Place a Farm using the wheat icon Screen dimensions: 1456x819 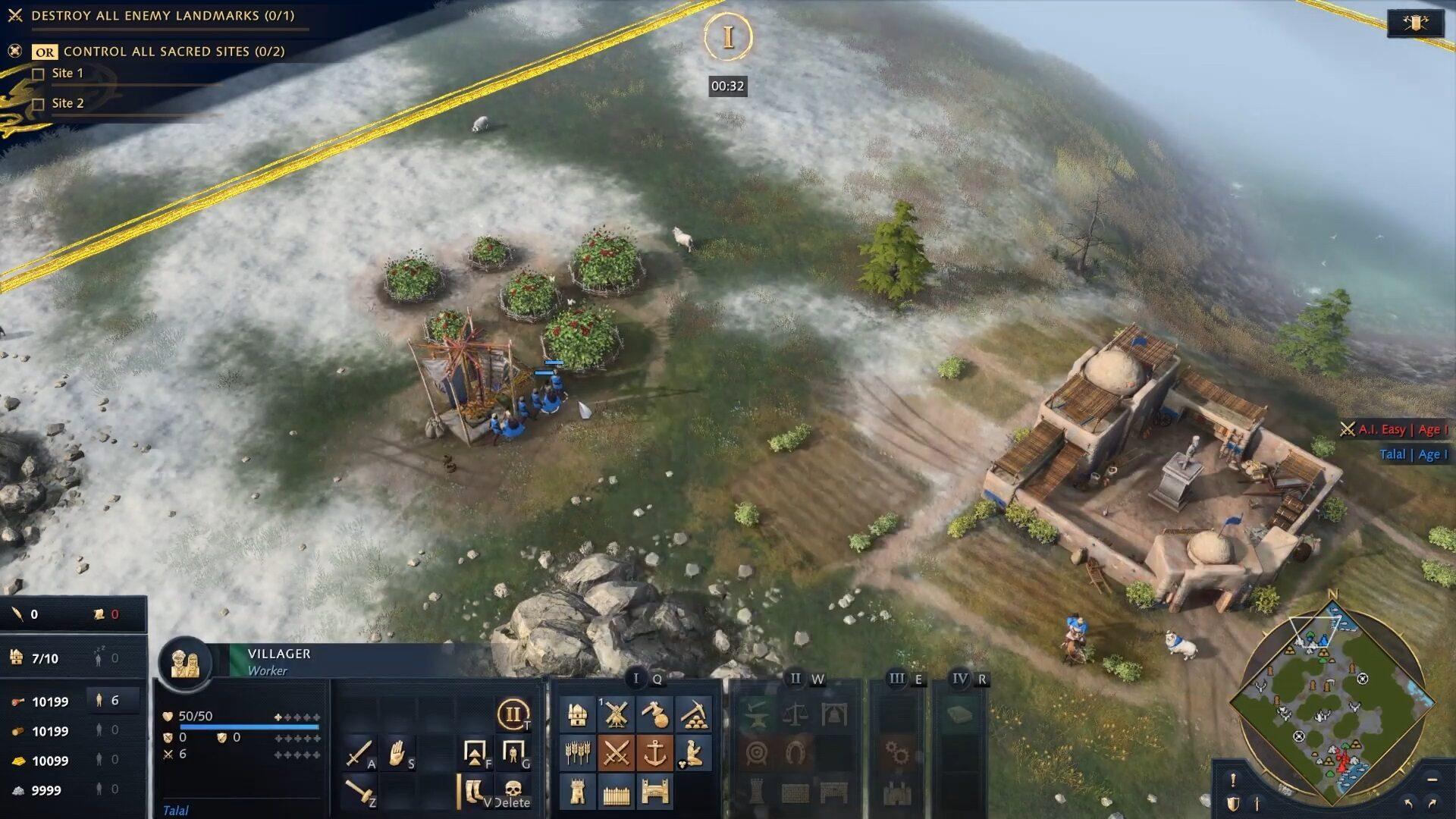click(x=578, y=753)
